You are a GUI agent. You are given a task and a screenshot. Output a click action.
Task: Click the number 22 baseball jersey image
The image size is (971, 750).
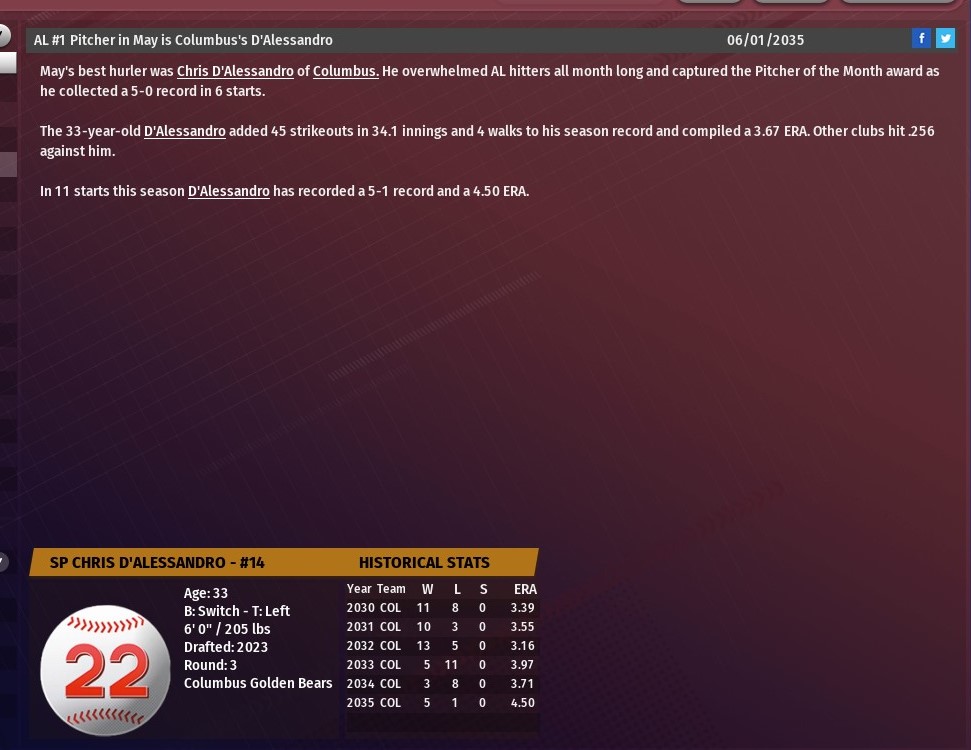point(106,670)
